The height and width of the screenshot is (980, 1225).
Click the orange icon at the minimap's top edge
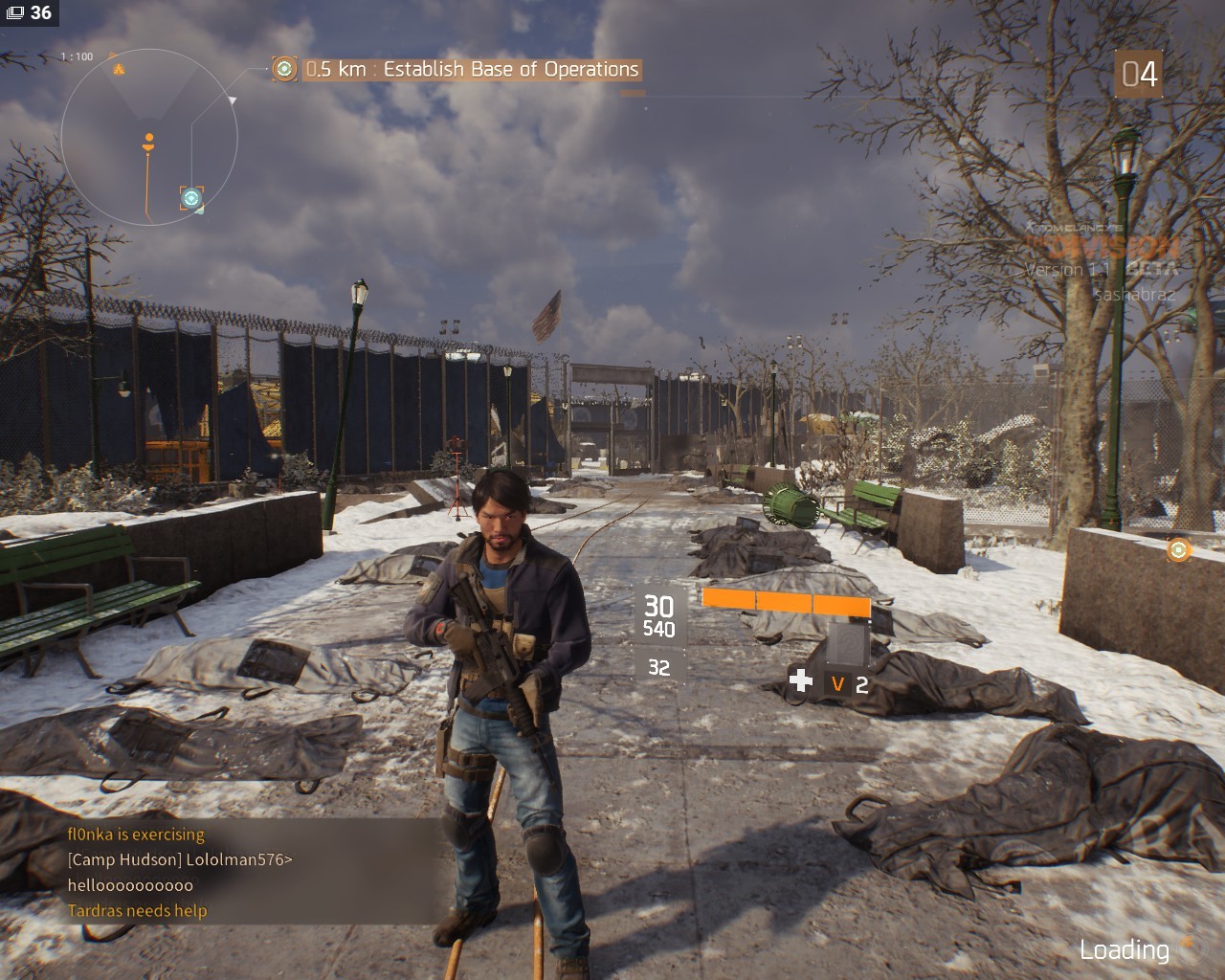[x=119, y=68]
